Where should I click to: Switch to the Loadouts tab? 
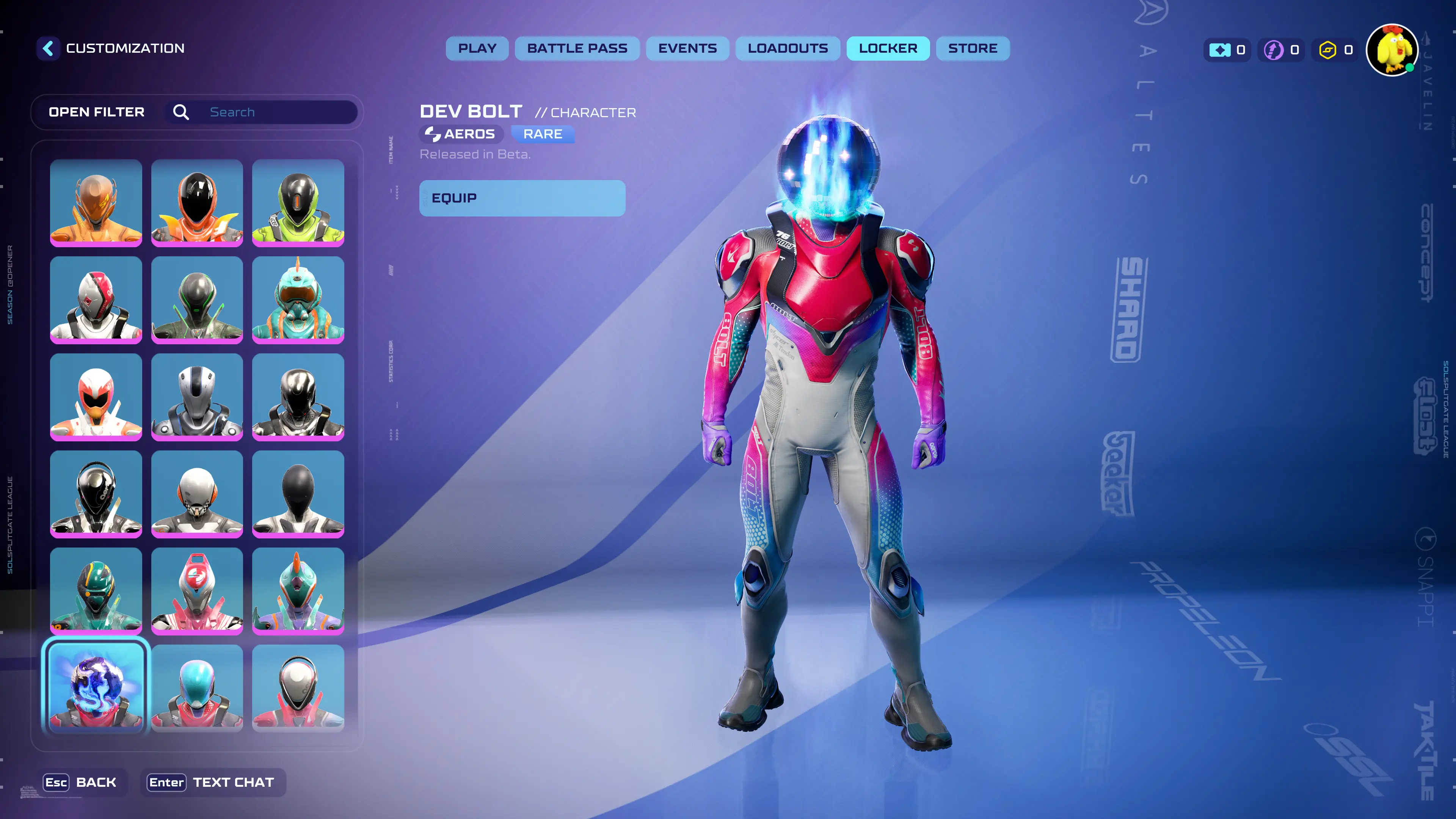point(788,49)
